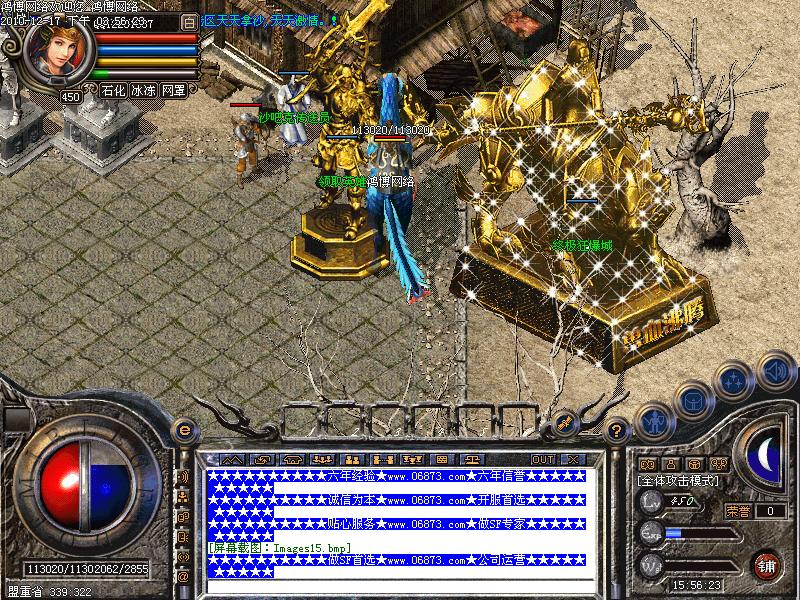800x600 pixels.
Task: Click the @ button left of chat
Action: coord(183,577)
